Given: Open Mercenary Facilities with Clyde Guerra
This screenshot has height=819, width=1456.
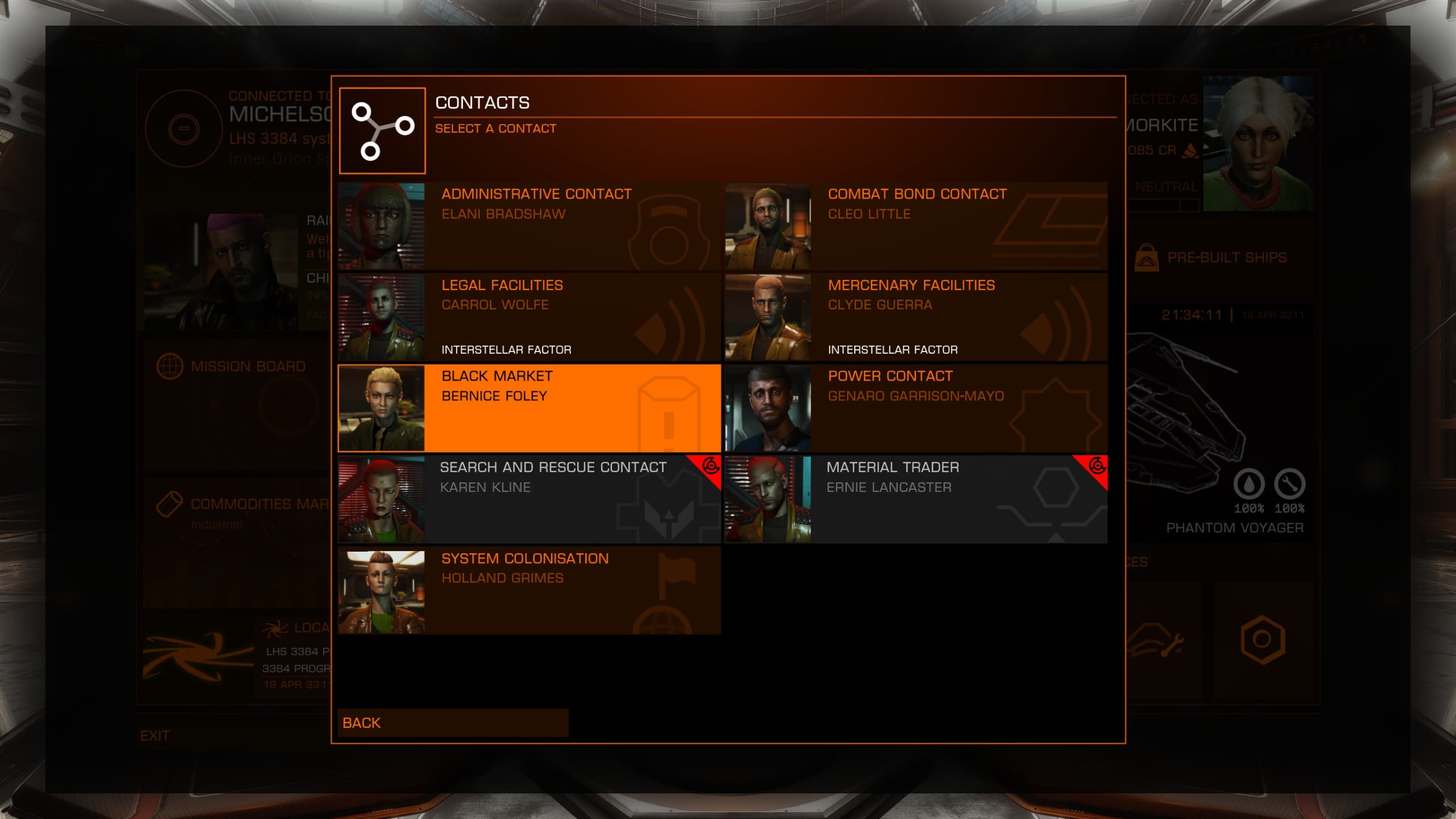Looking at the screenshot, I should pyautogui.click(x=916, y=317).
